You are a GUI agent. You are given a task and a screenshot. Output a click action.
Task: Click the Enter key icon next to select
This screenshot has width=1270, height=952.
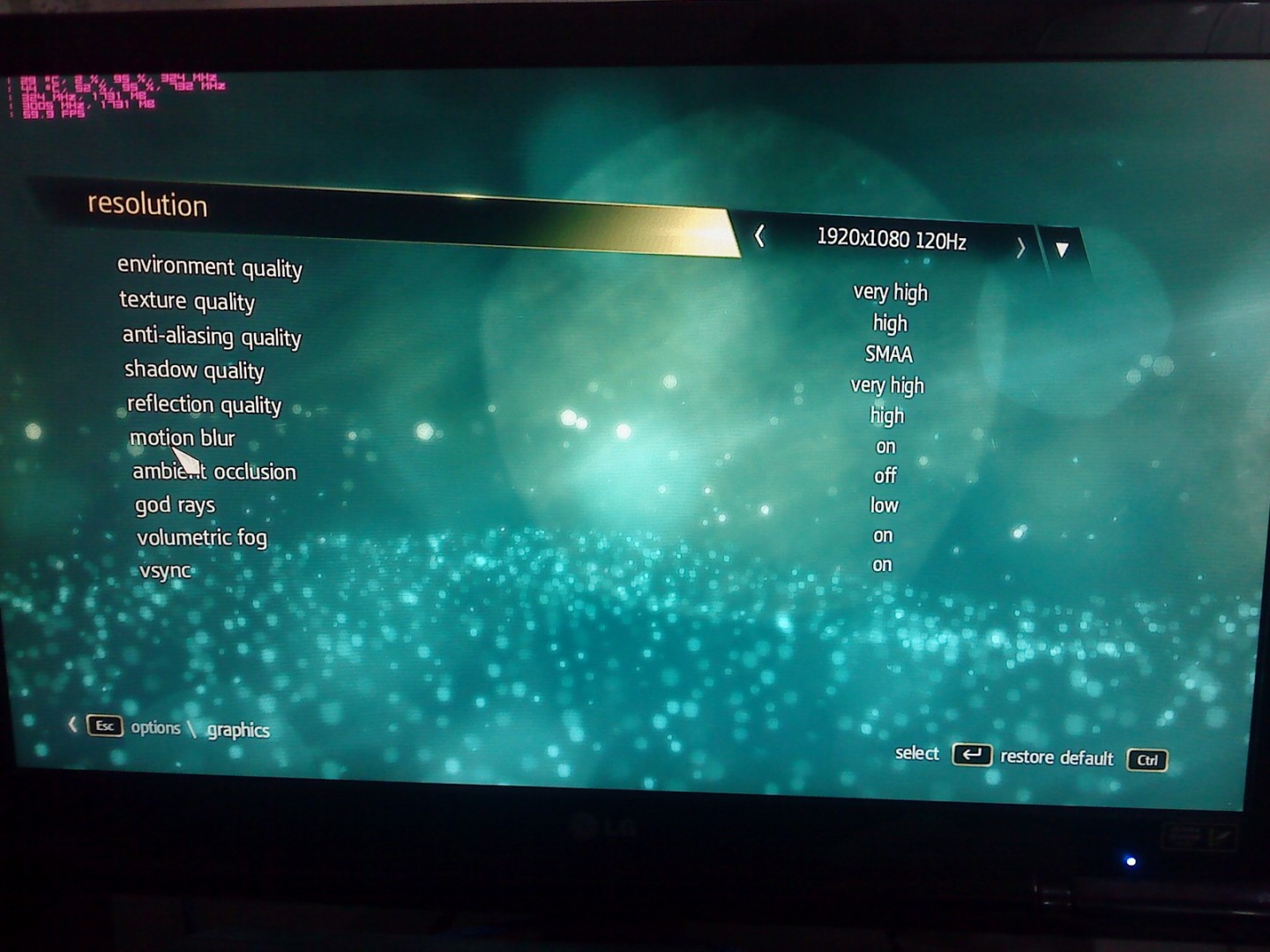pyautogui.click(x=973, y=756)
